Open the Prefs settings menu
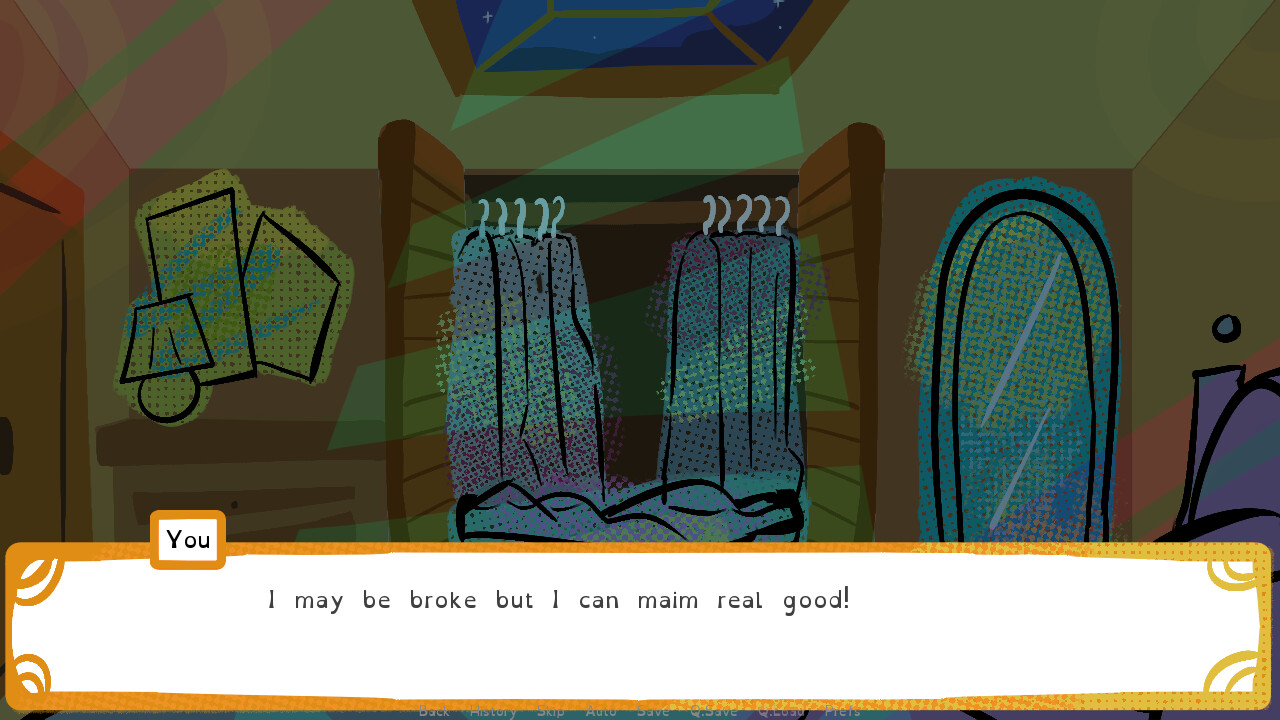This screenshot has width=1280, height=720. coord(842,712)
